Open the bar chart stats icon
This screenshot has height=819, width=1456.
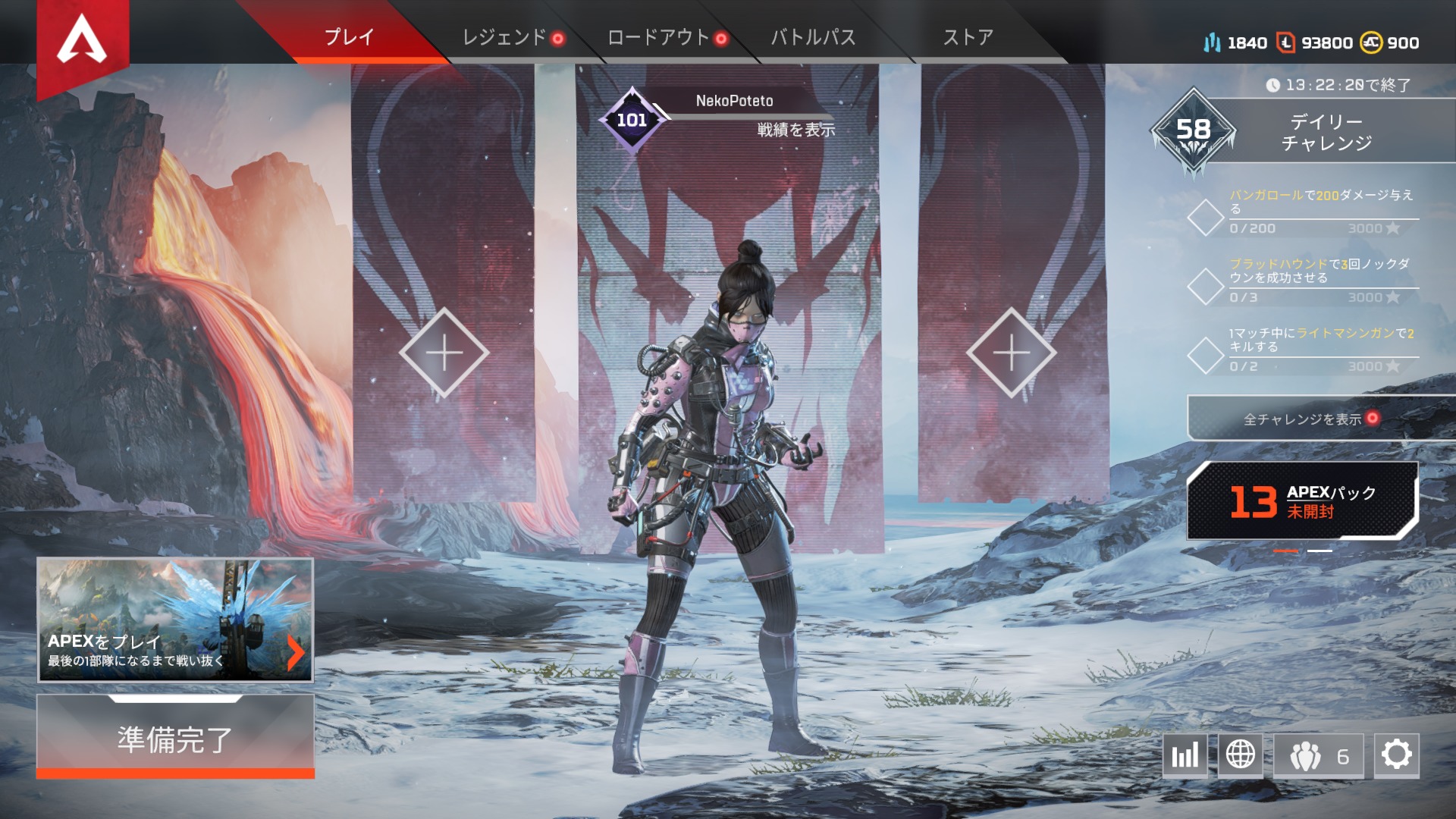(1185, 755)
